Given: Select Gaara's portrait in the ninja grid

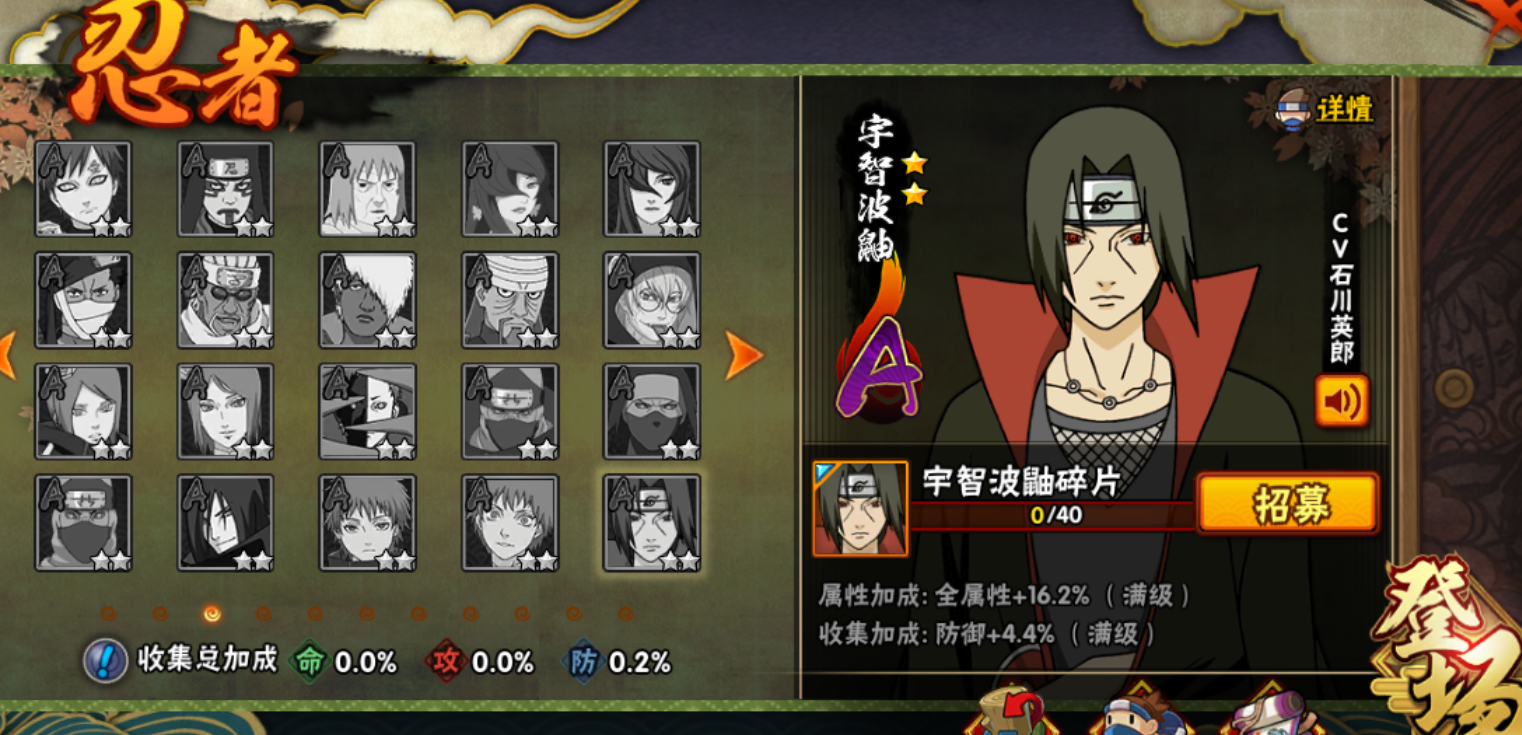Looking at the screenshot, I should (84, 189).
